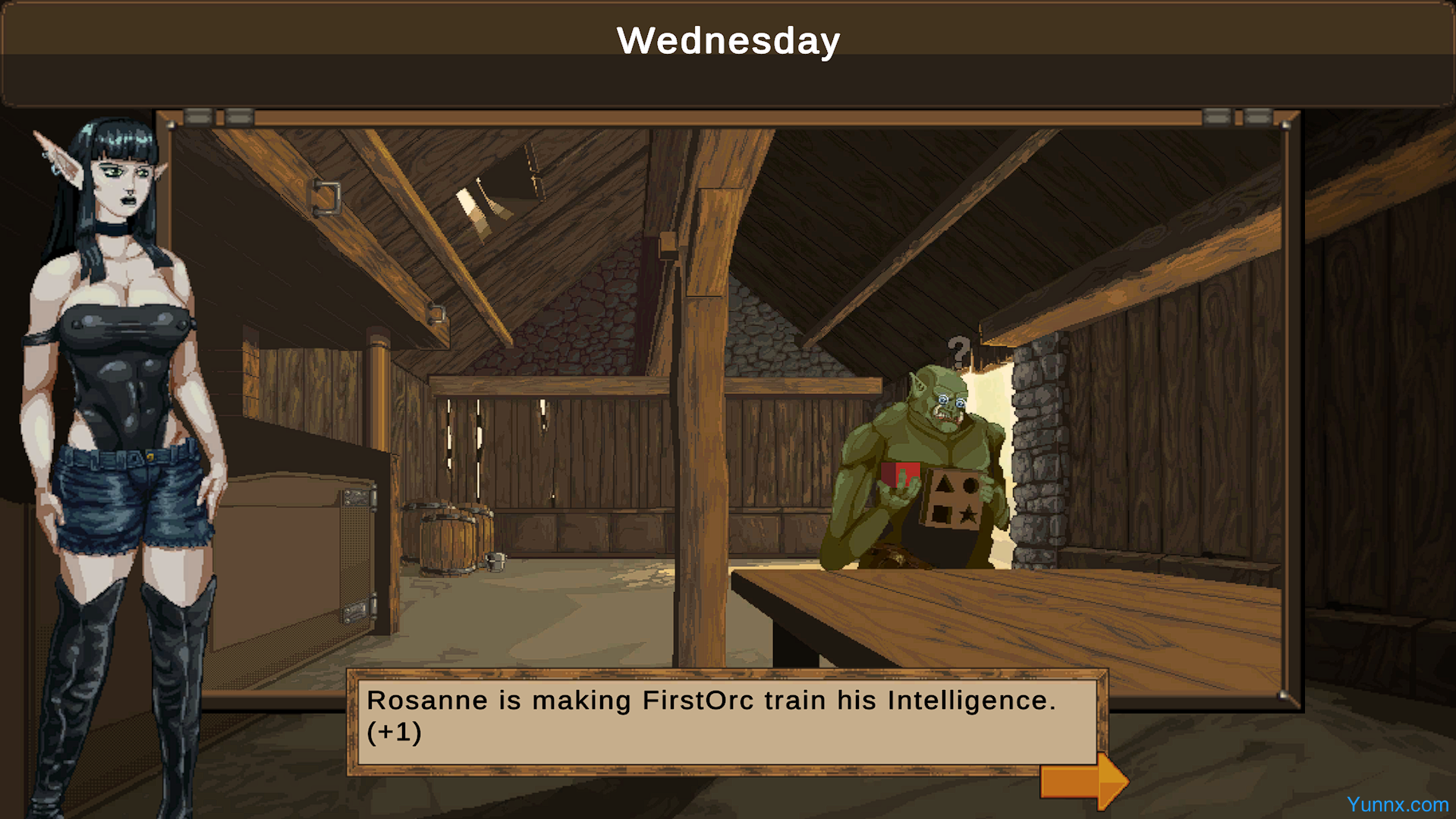The height and width of the screenshot is (819, 1456).
Task: Advance dialogue with the orange arrow
Action: (1083, 781)
